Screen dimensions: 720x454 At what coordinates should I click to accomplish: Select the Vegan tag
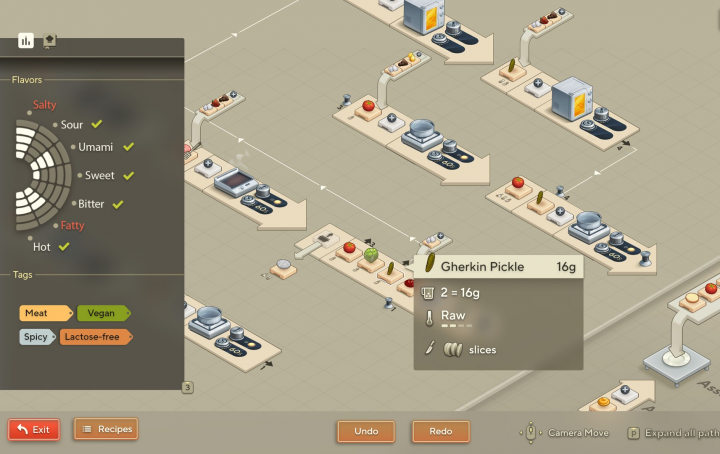[x=102, y=313]
